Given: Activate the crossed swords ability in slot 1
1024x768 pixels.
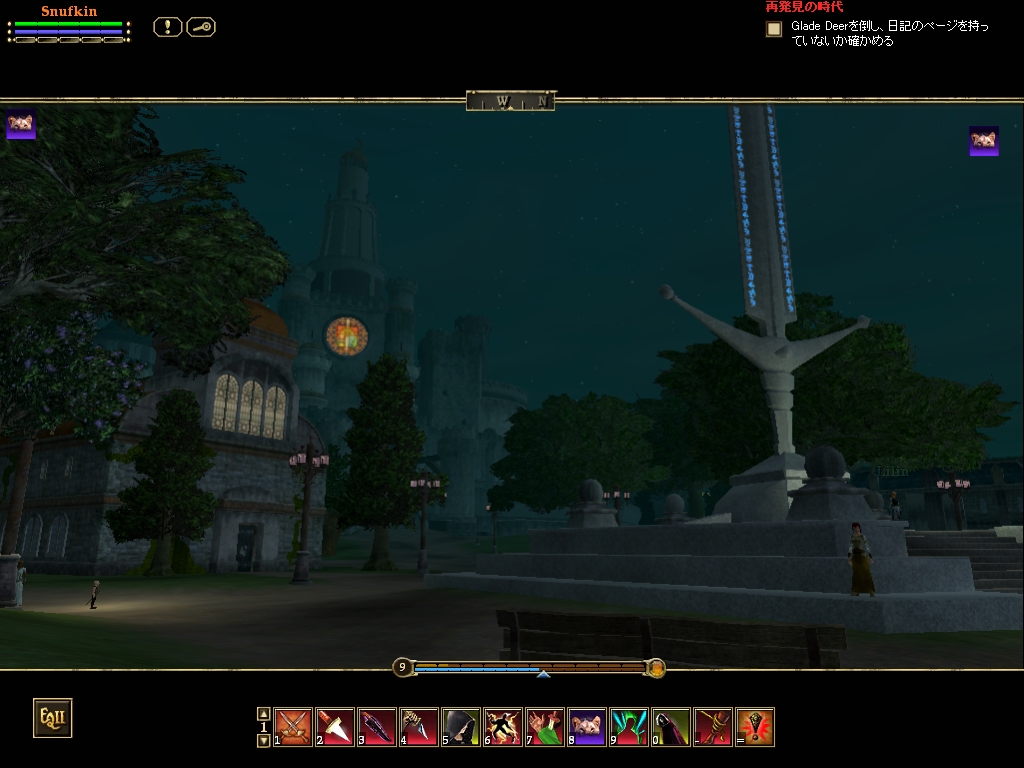Looking at the screenshot, I should [x=294, y=727].
